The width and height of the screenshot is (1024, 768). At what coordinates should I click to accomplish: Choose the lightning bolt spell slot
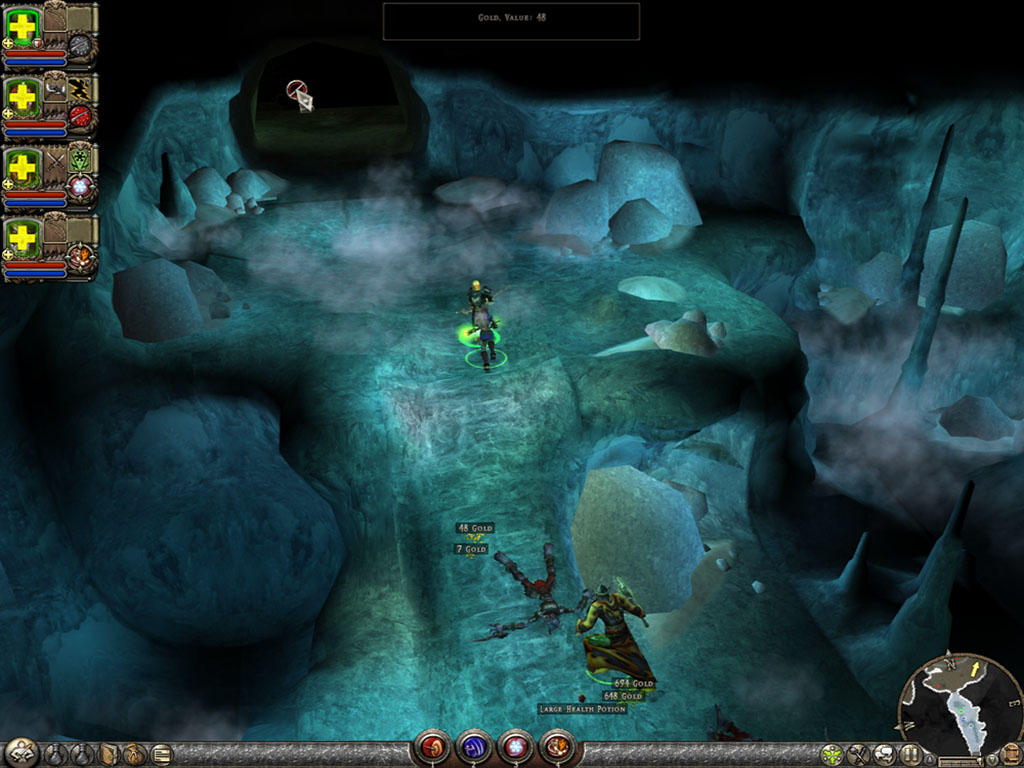[x=80, y=88]
